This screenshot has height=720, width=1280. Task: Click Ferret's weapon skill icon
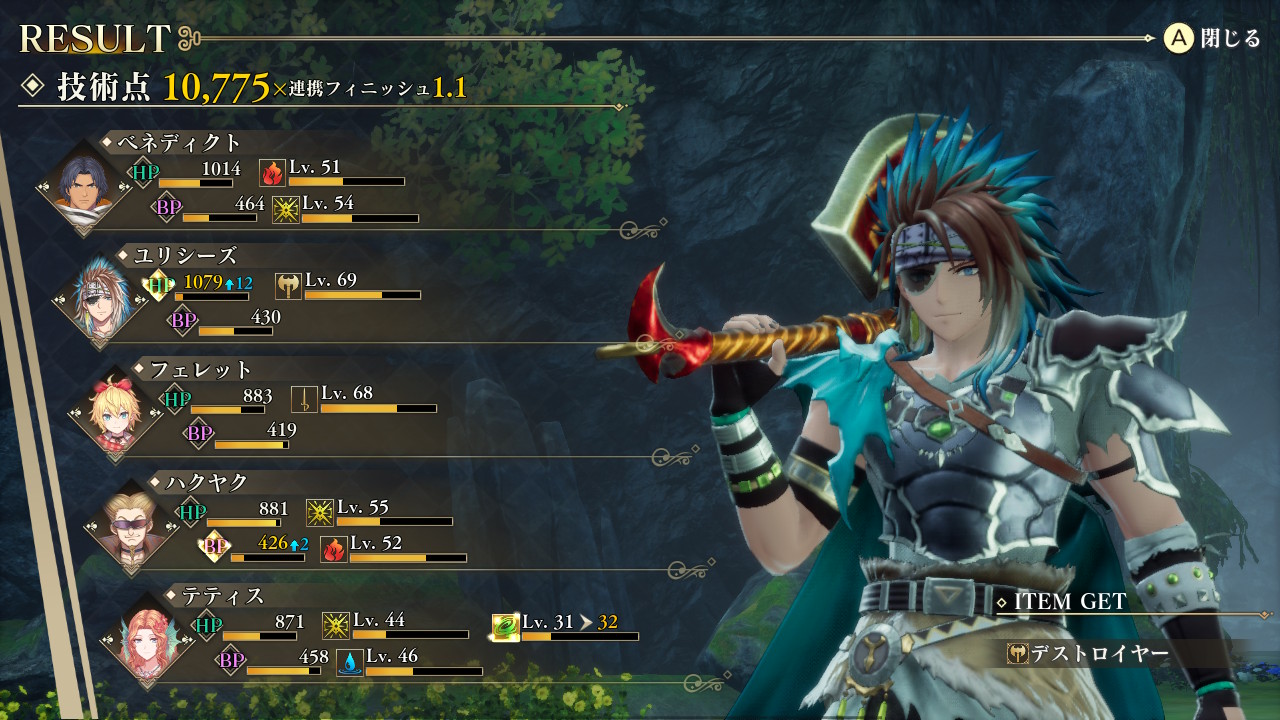[304, 400]
